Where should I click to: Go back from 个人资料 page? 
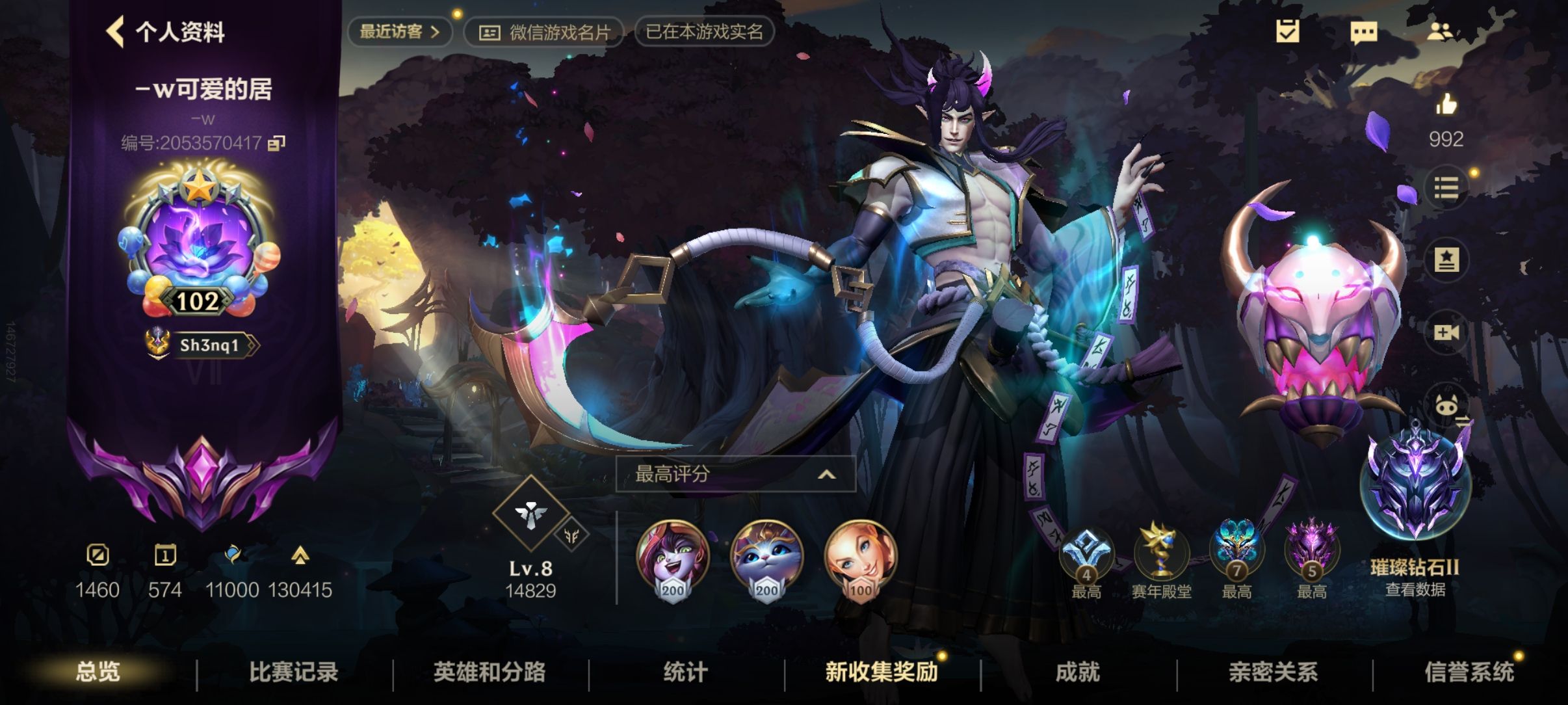click(x=116, y=31)
